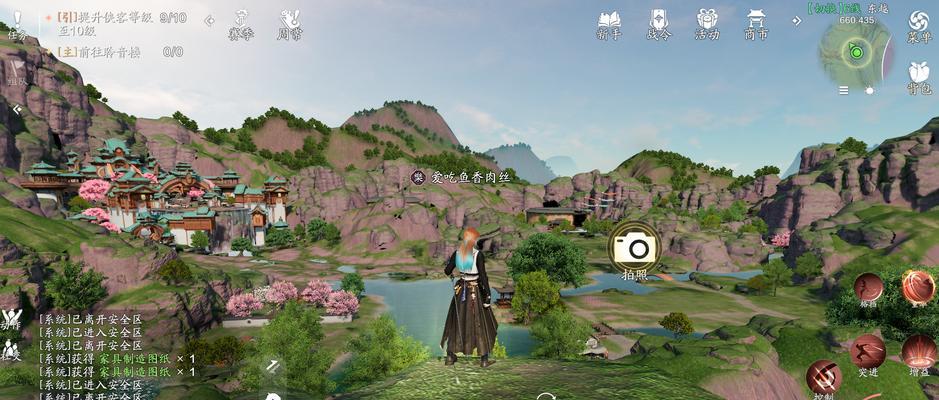Image resolution: width=939 pixels, height=400 pixels.
Task: Open the 赛季 season menu
Action: 241,24
